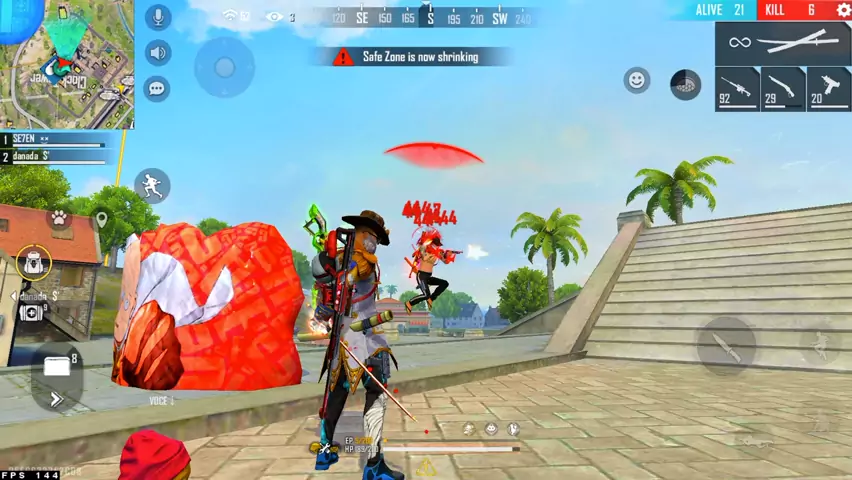Tap the minimap to expand it
This screenshot has width=852, height=480.
click(66, 64)
